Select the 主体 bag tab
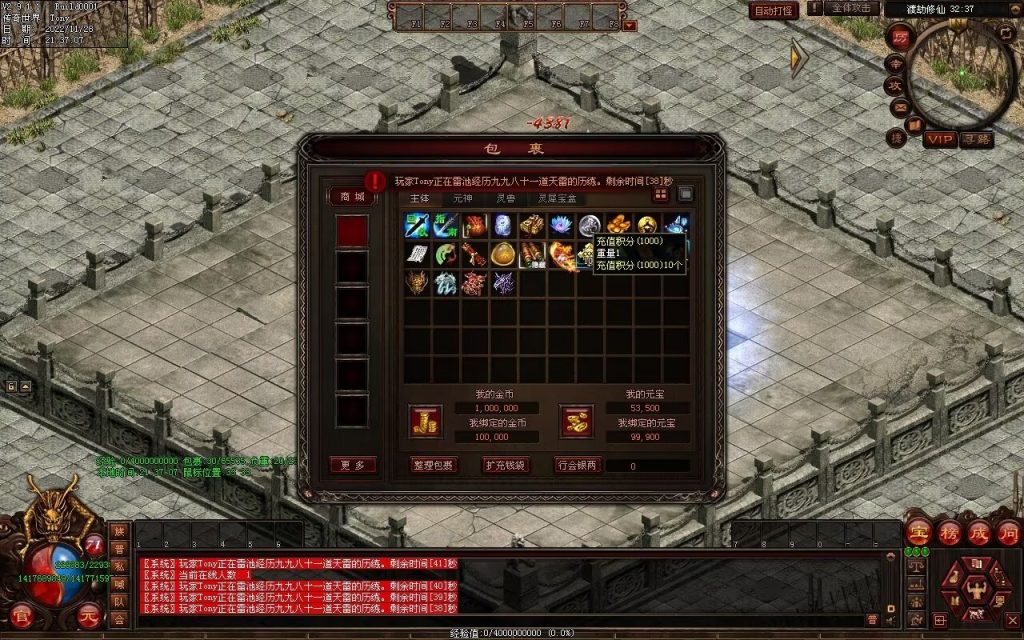The height and width of the screenshot is (640, 1024). pos(419,198)
